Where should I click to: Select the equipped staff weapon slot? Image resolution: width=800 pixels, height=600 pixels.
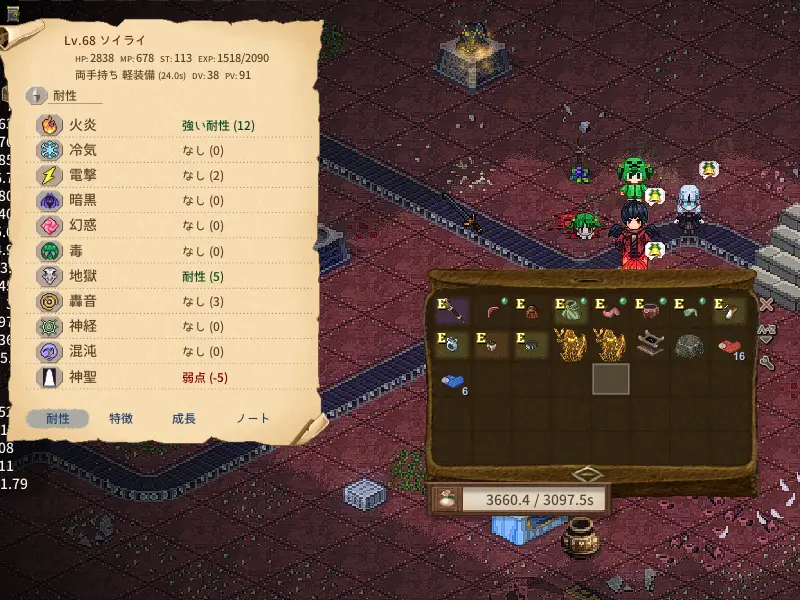click(x=453, y=309)
